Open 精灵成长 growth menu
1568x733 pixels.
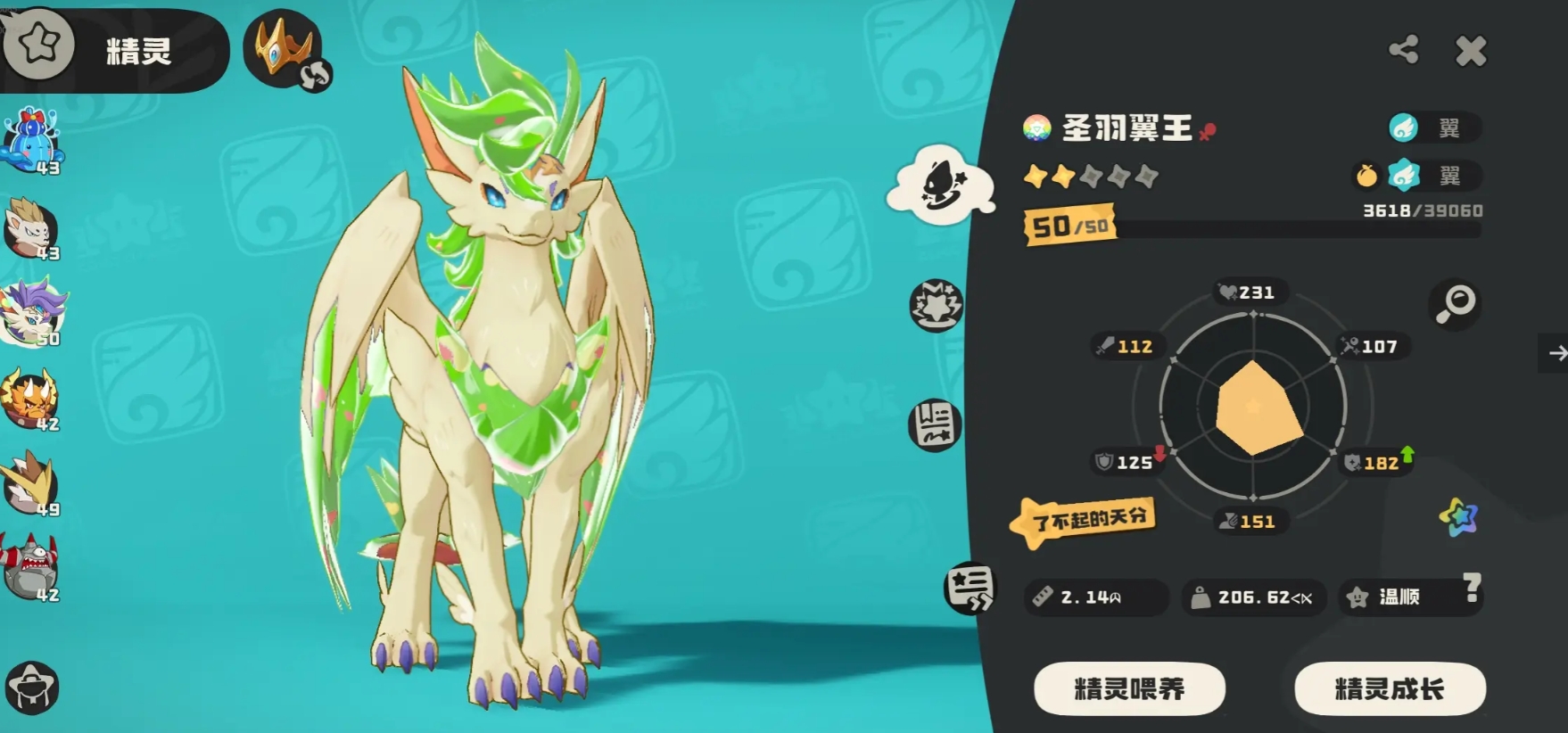(1389, 688)
